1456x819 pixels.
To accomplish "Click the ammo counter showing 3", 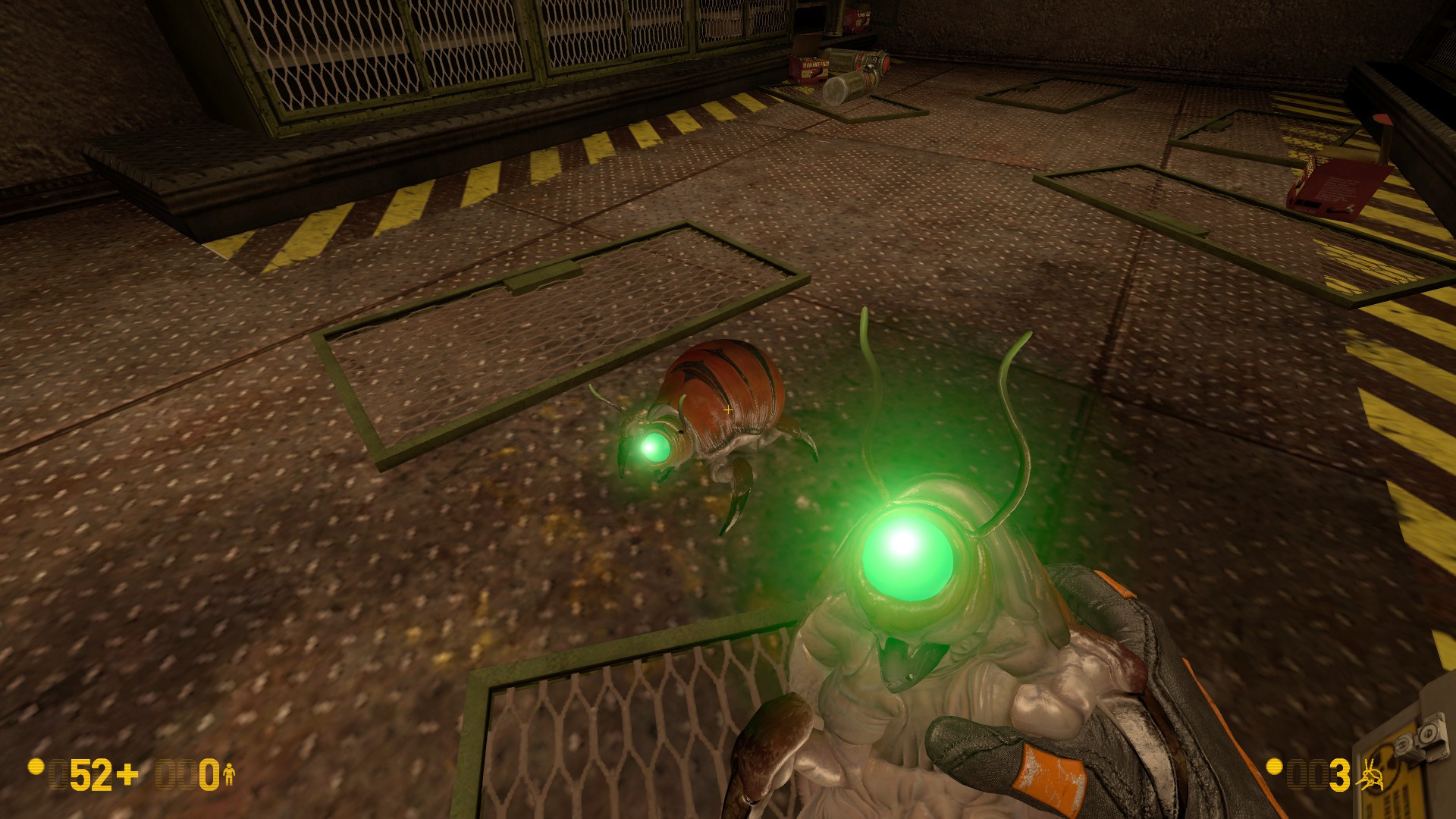I will (x=1339, y=774).
